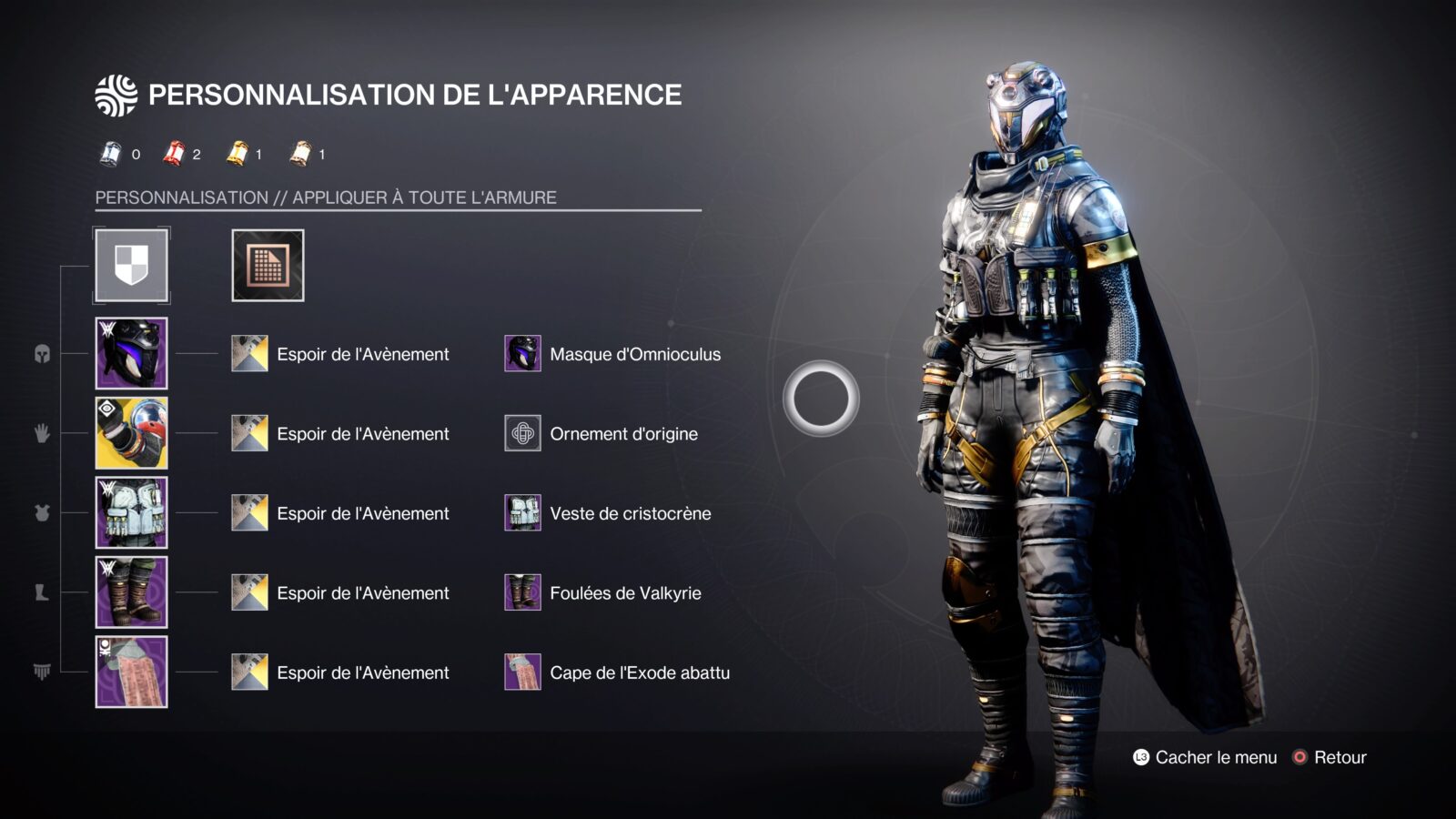The image size is (1456, 819).
Task: Open Personnalisation // Appliquer à toute l'armure section
Action: click(x=328, y=194)
